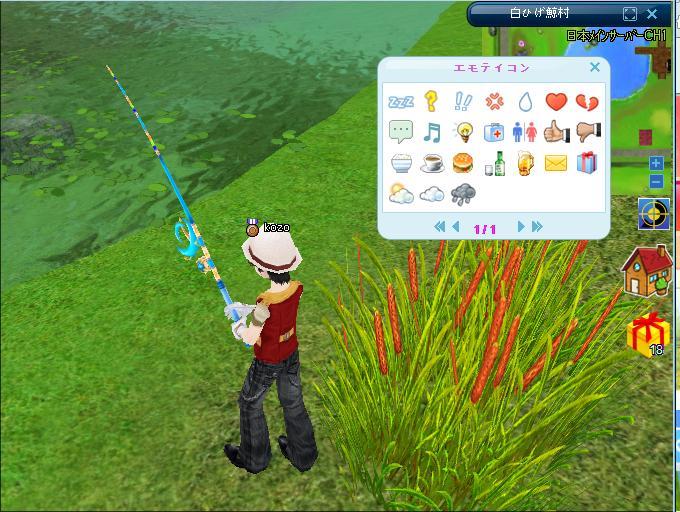680x512 pixels.
Task: Use the angry vein emoticon
Action: click(x=494, y=101)
